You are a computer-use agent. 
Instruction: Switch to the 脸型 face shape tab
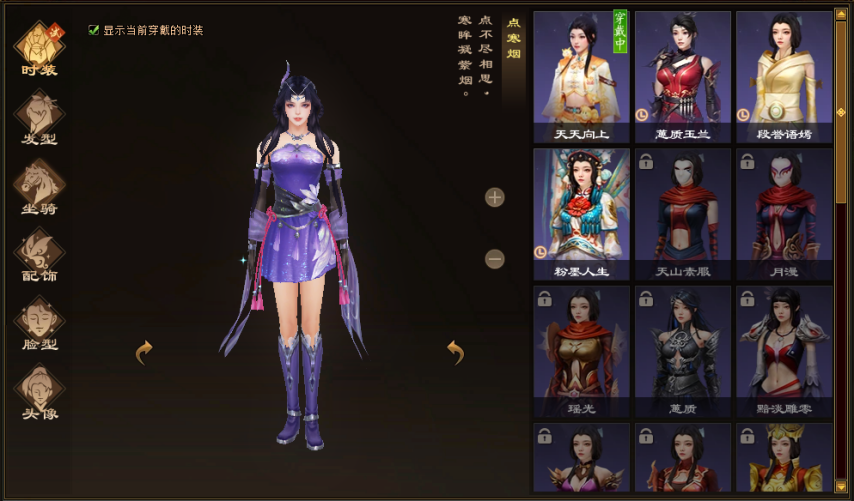40,322
